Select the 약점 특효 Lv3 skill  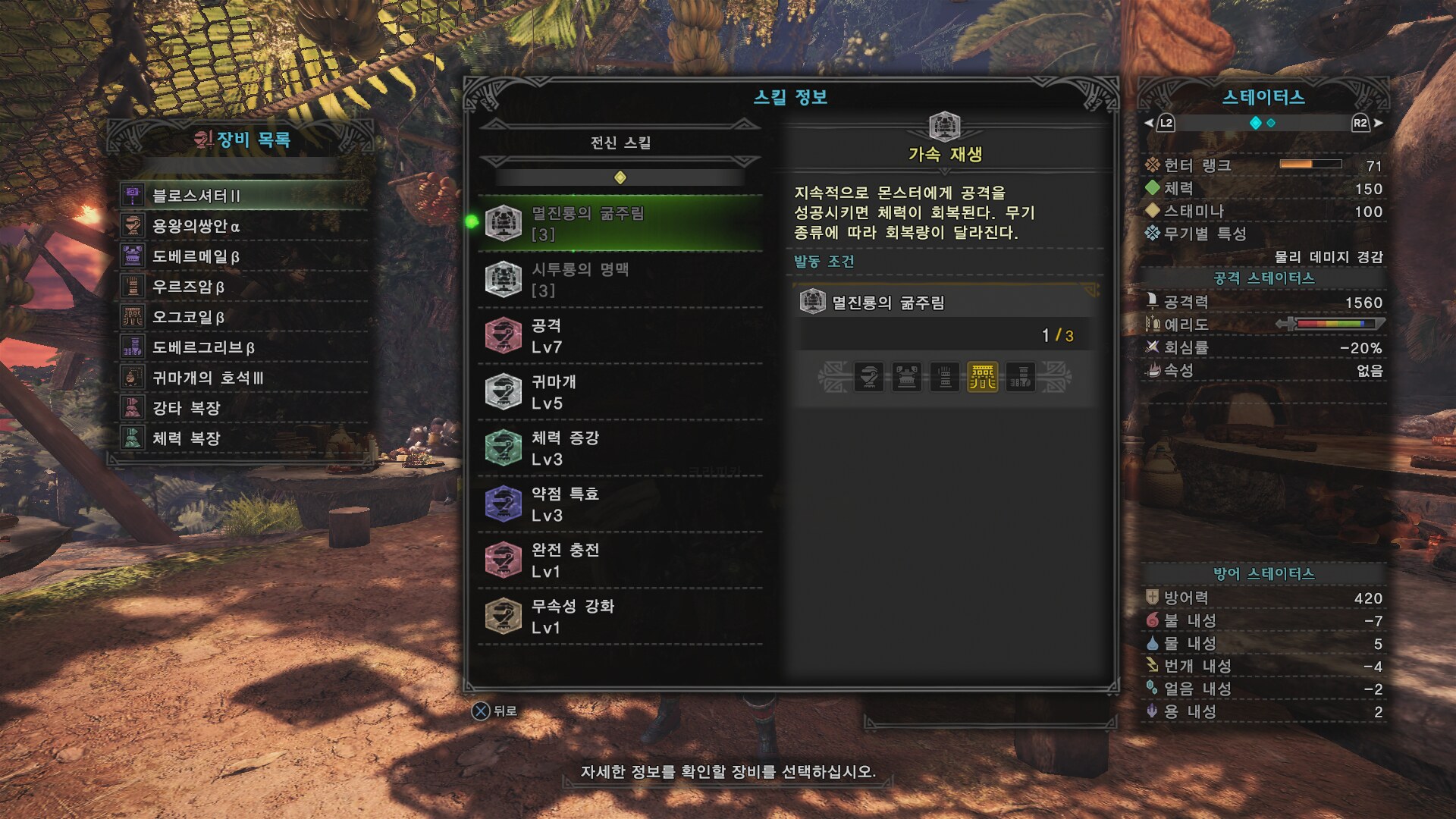620,504
